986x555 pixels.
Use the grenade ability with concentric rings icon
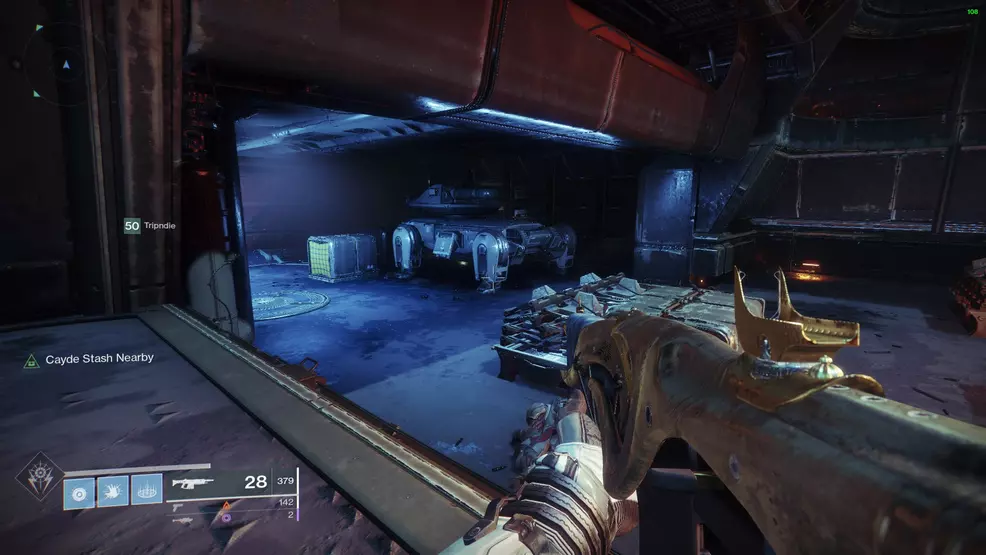[79, 490]
